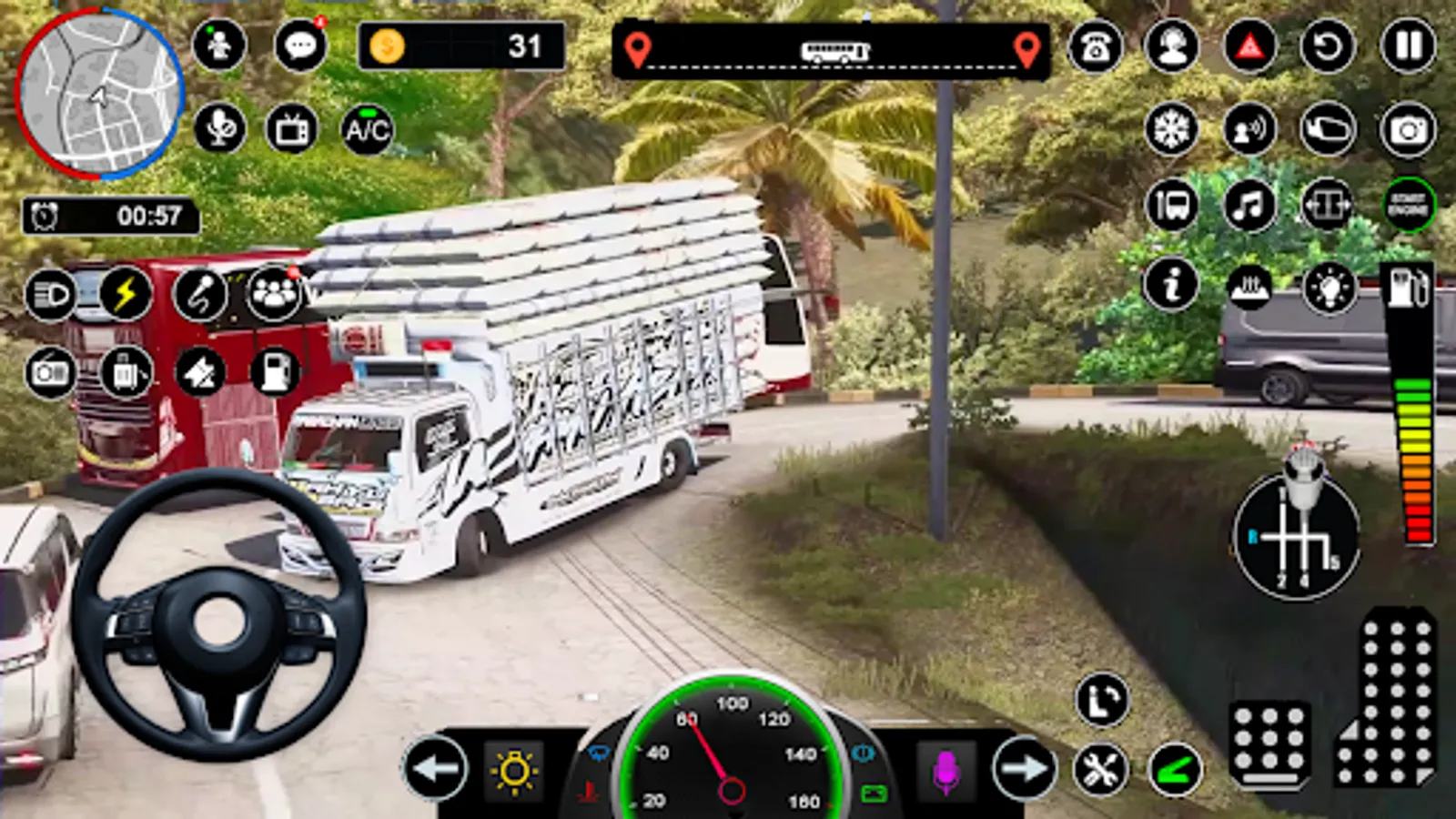
Task: Toggle the headlight beam icon
Action: pos(50,295)
